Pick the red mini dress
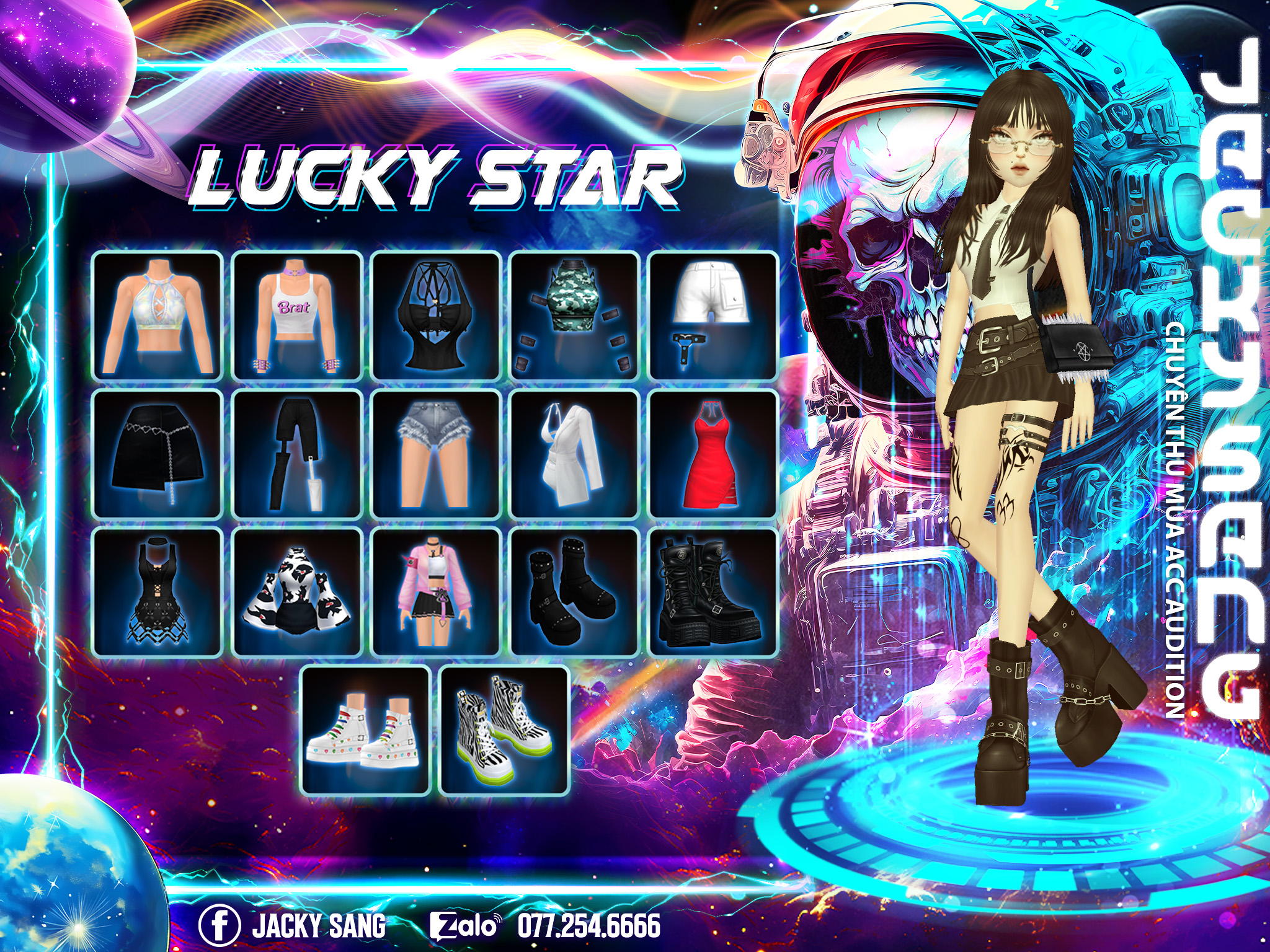 click(x=713, y=454)
